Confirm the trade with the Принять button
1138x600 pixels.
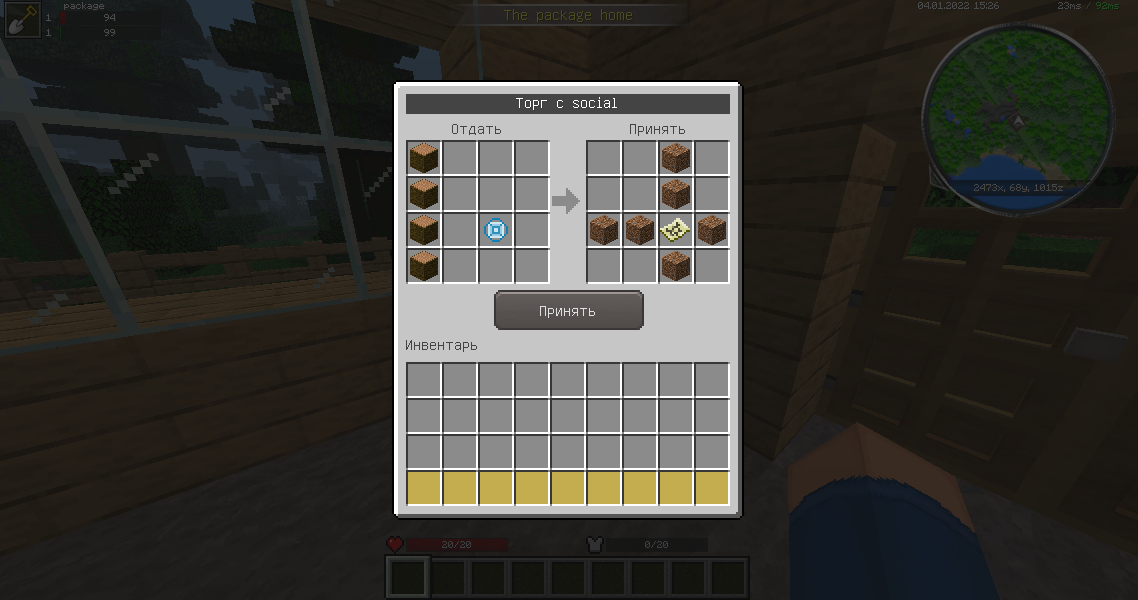(568, 311)
